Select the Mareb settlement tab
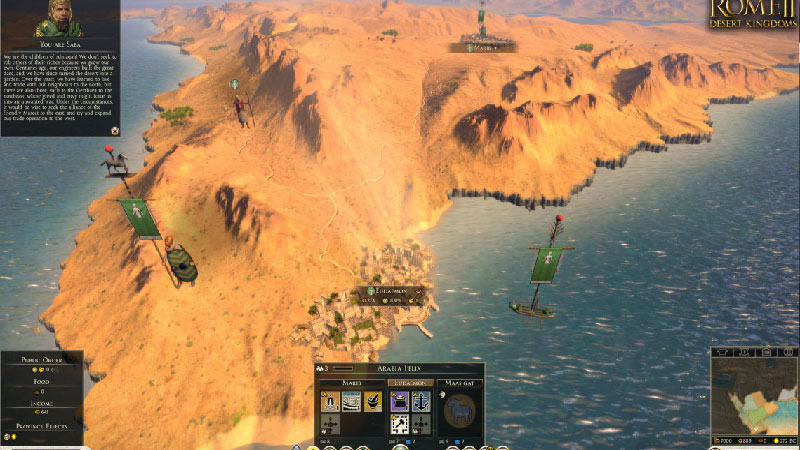The width and height of the screenshot is (800, 450). point(350,382)
